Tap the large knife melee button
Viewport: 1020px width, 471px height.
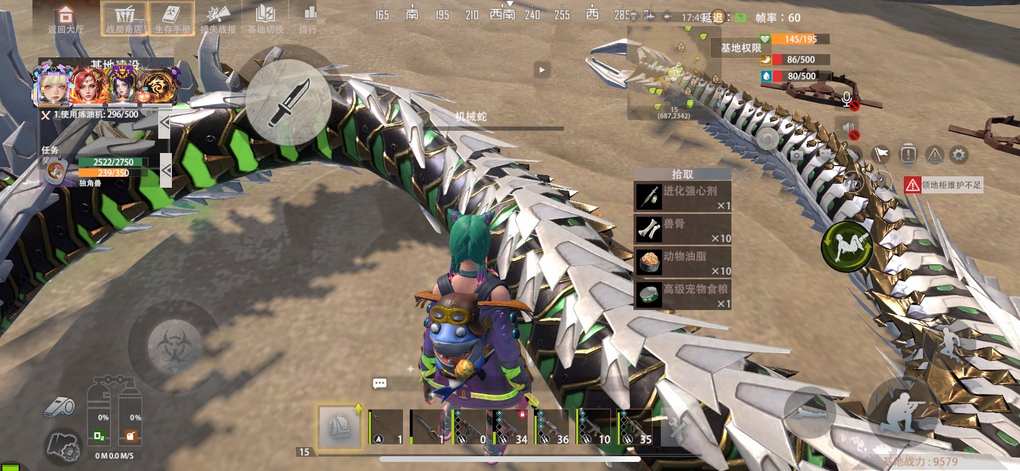coord(288,102)
